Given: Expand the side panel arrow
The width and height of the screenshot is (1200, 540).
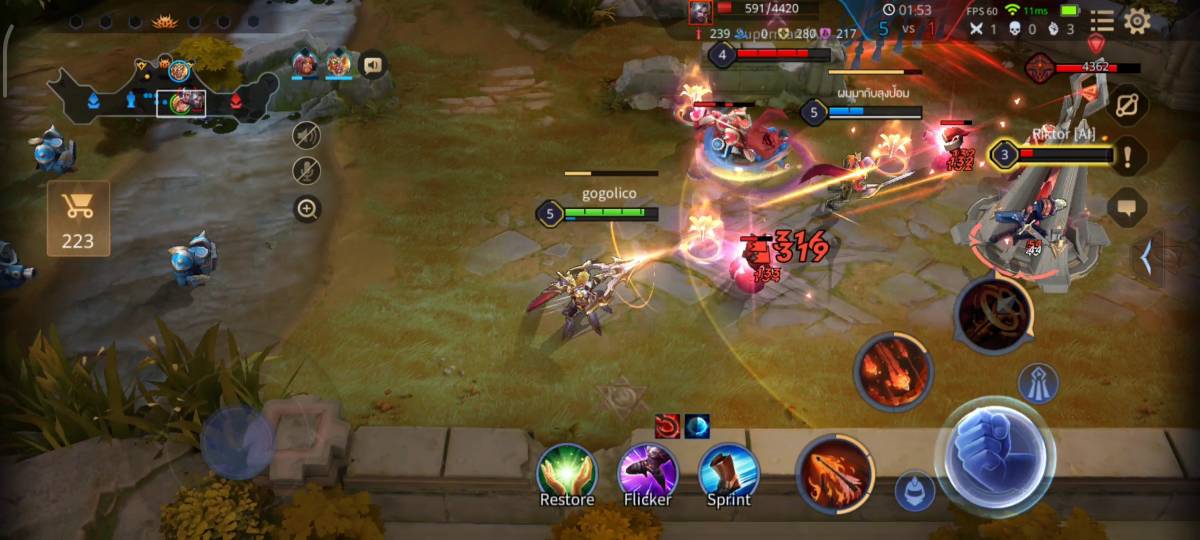Looking at the screenshot, I should (1146, 258).
